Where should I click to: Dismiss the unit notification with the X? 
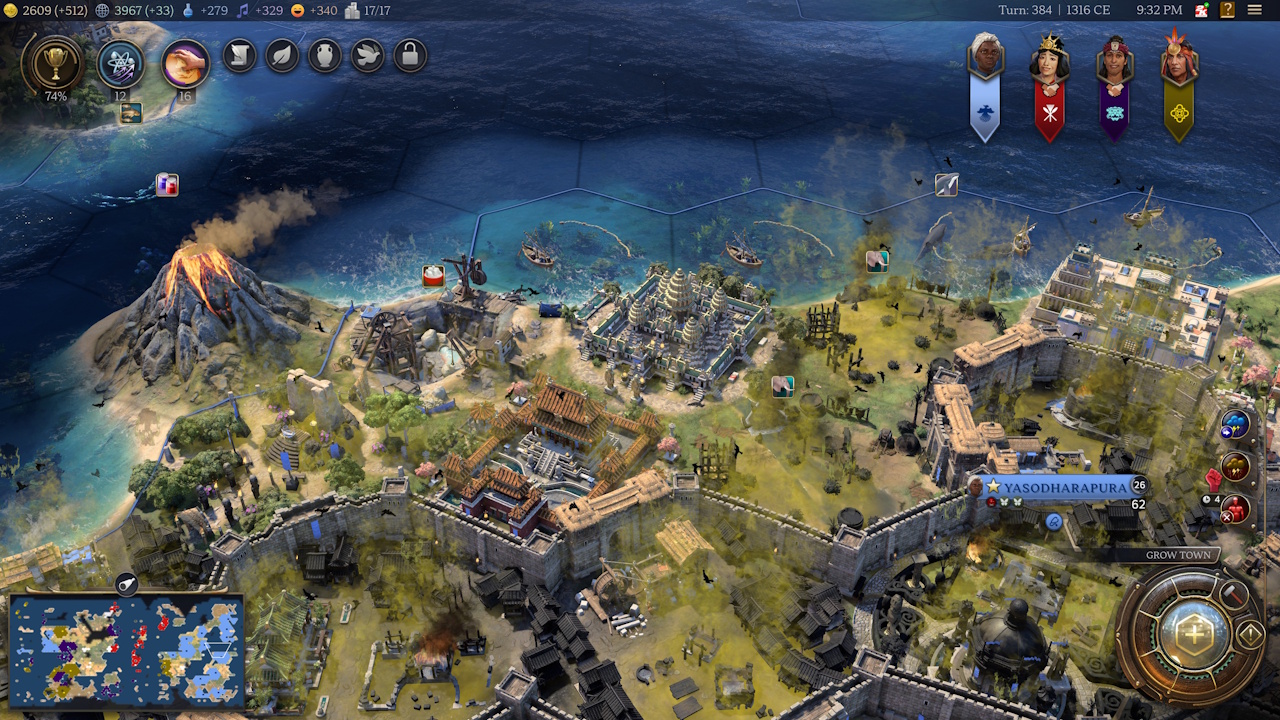1227,517
